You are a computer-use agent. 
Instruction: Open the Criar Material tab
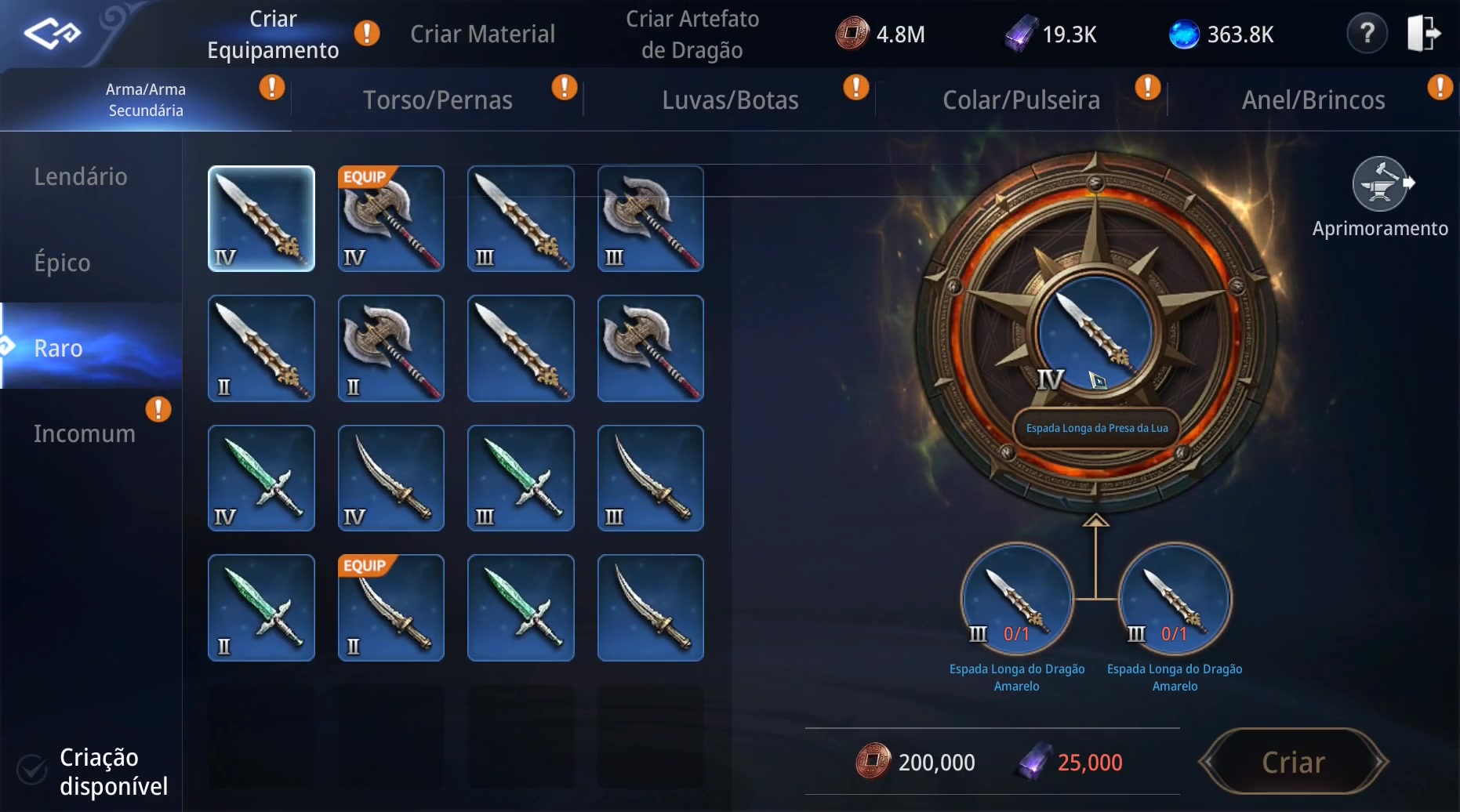point(482,34)
